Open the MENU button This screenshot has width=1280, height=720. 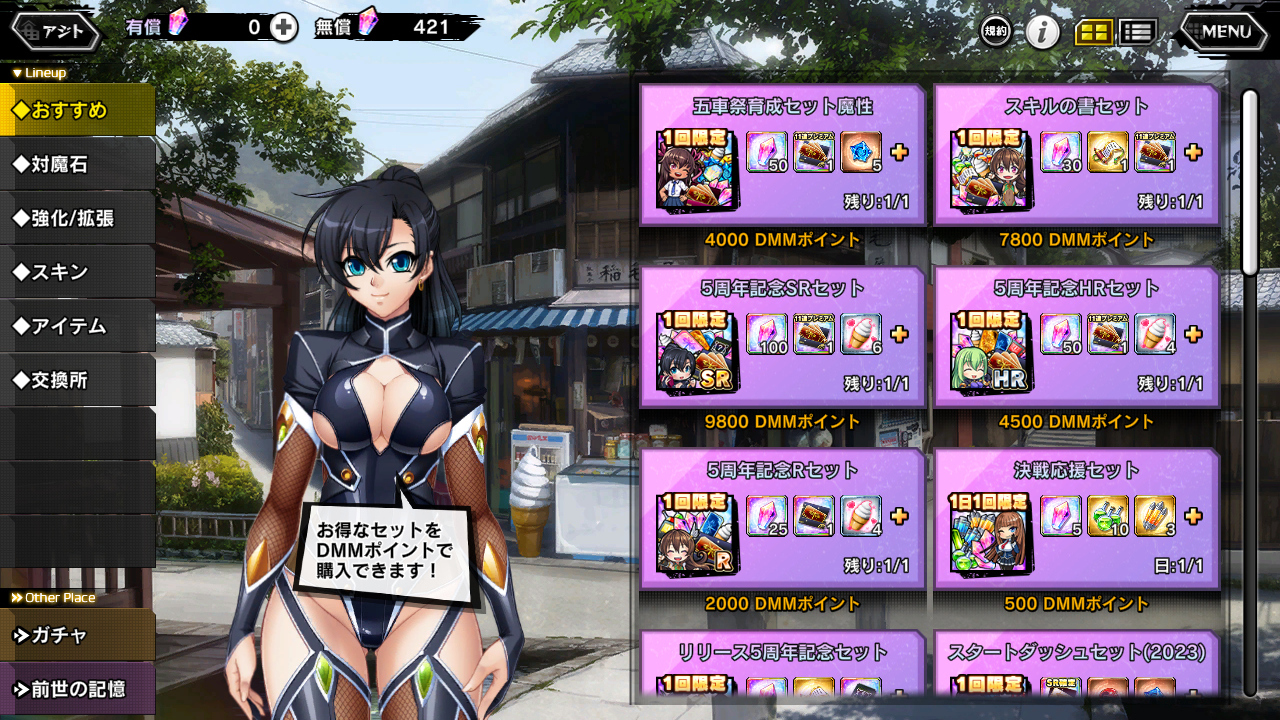pyautogui.click(x=1224, y=32)
